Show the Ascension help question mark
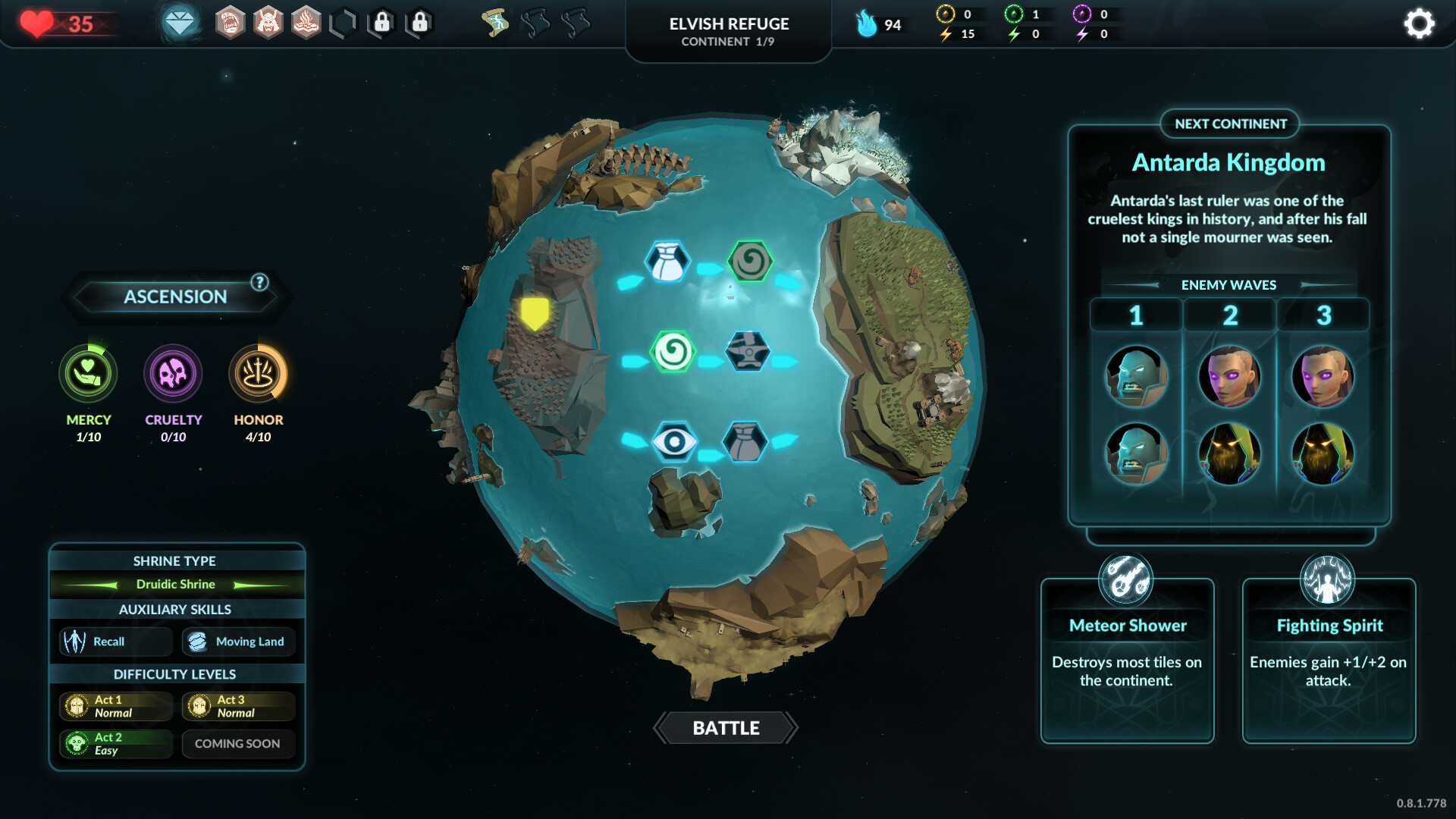 259,282
